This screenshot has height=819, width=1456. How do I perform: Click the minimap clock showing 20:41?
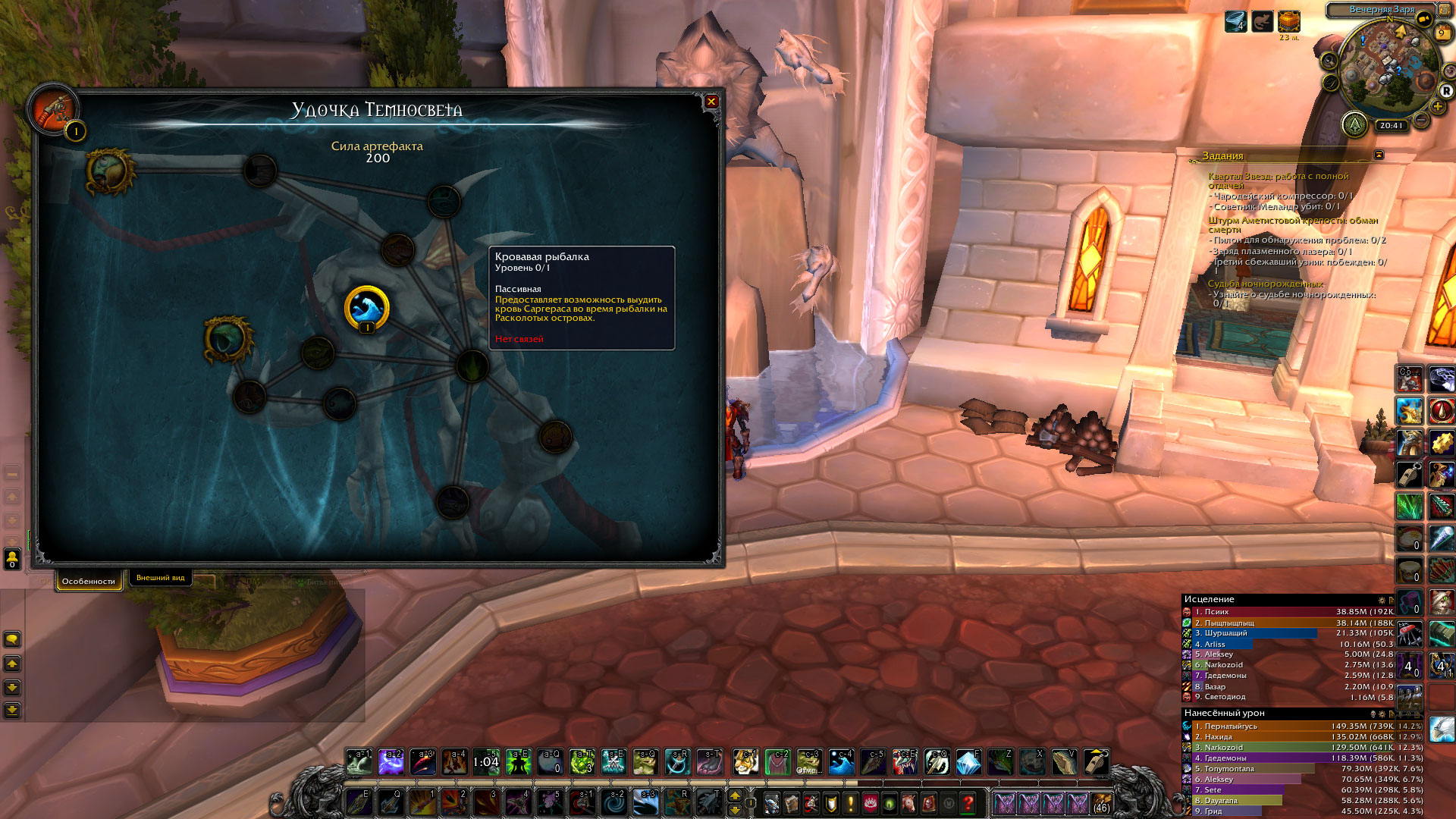1391,126
